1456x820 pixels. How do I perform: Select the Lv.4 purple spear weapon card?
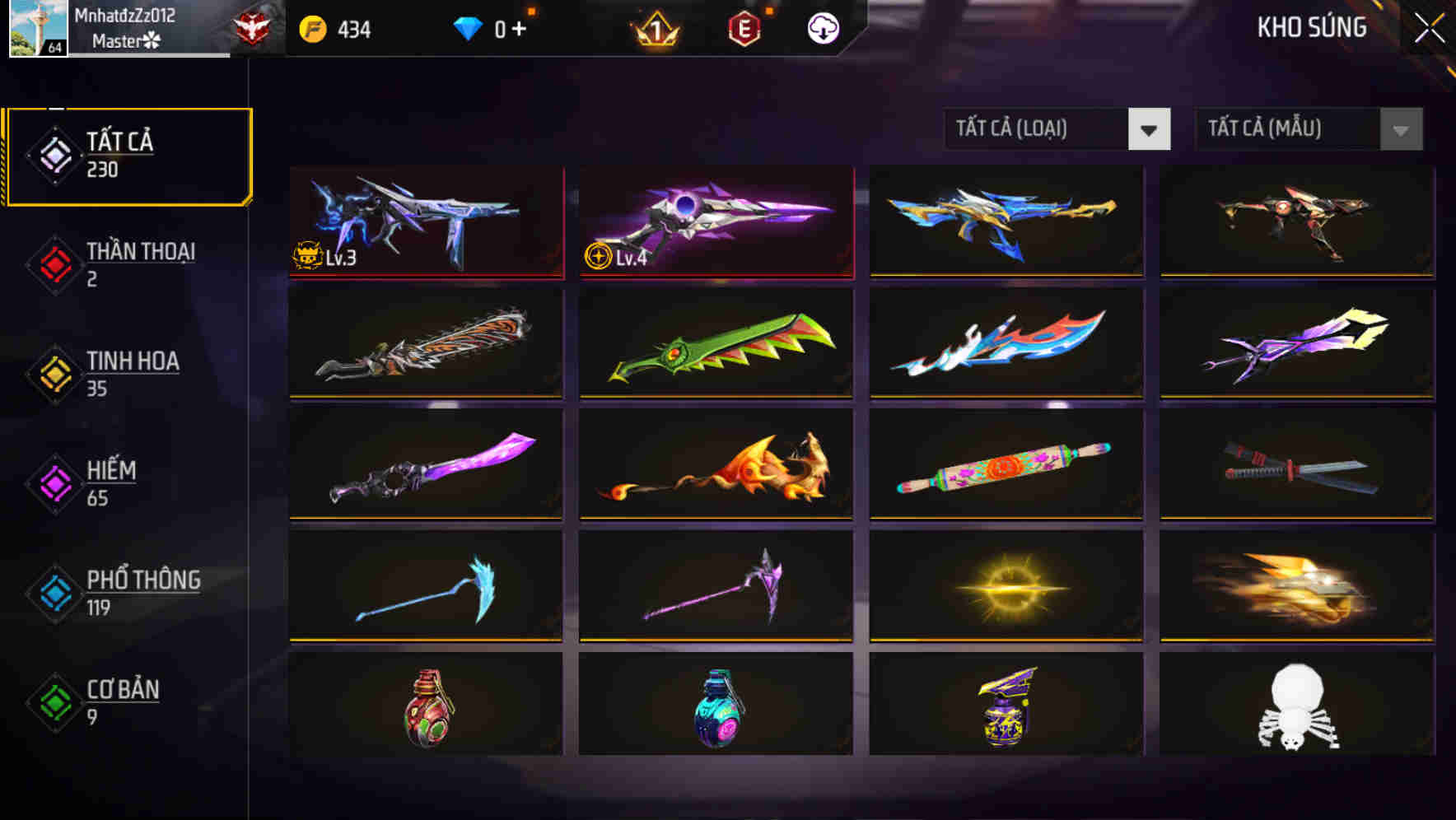pyautogui.click(x=716, y=222)
